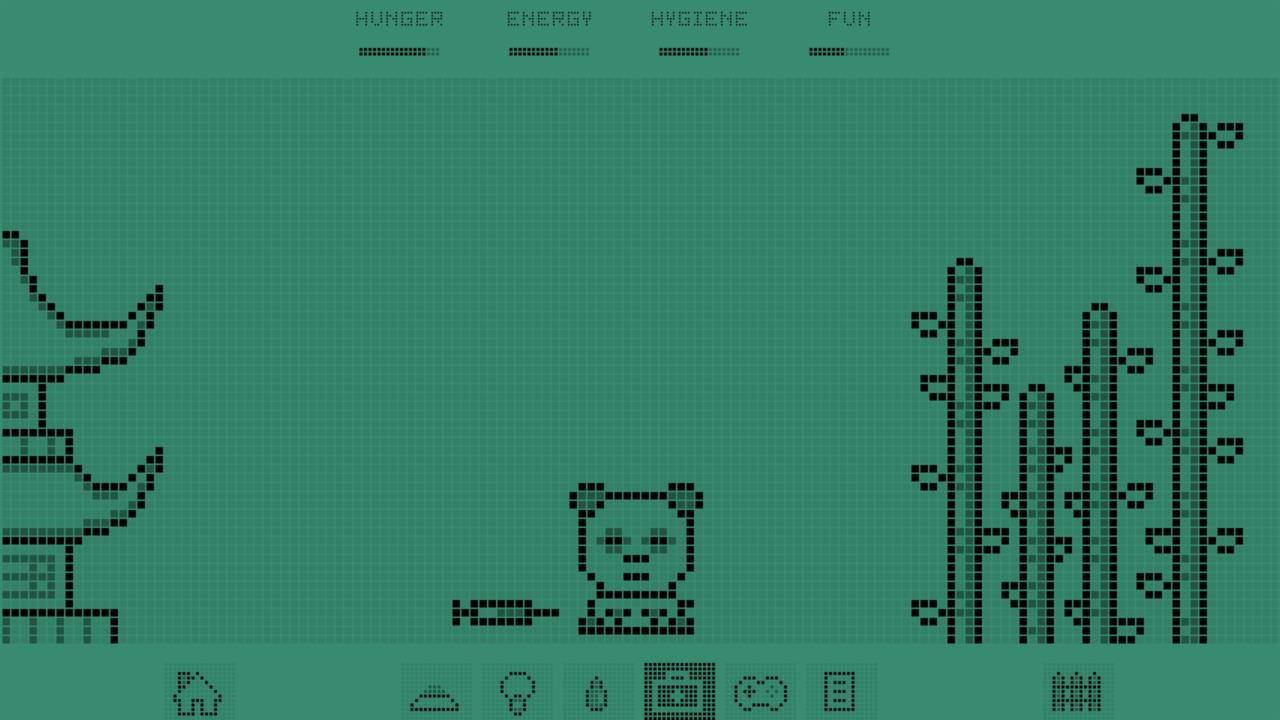This screenshot has width=1280, height=720.
Task: Check pet stats with the list icon
Action: click(x=840, y=690)
